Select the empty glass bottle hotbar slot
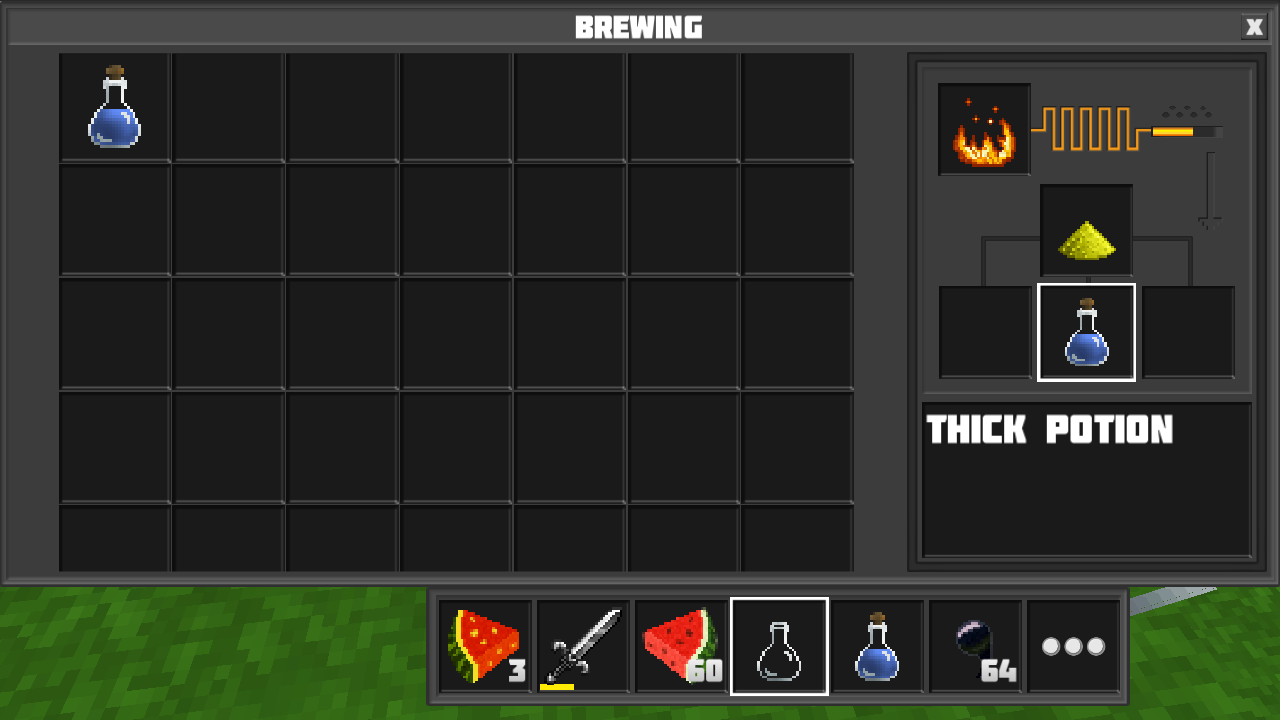This screenshot has height=720, width=1280. tap(779, 645)
